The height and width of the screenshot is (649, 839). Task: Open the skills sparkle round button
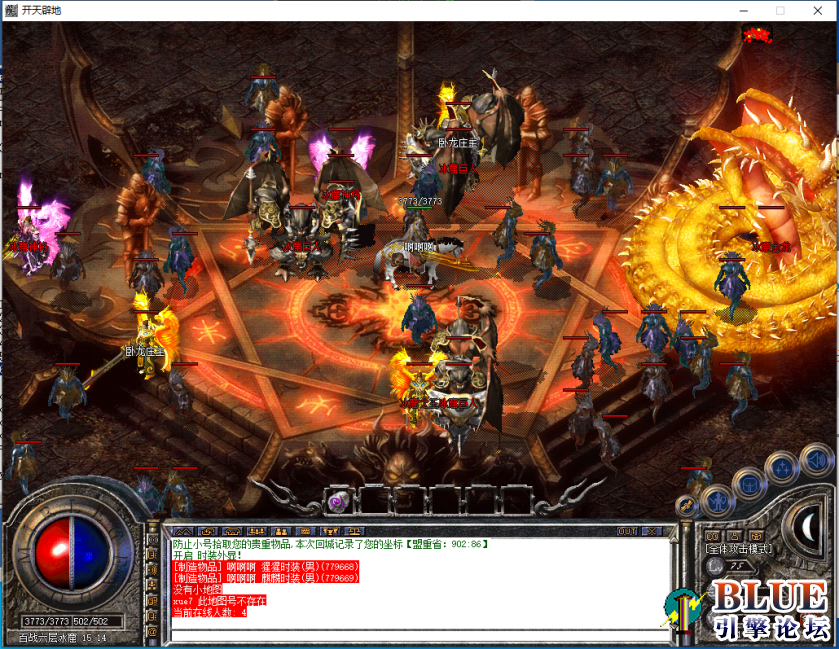point(781,468)
